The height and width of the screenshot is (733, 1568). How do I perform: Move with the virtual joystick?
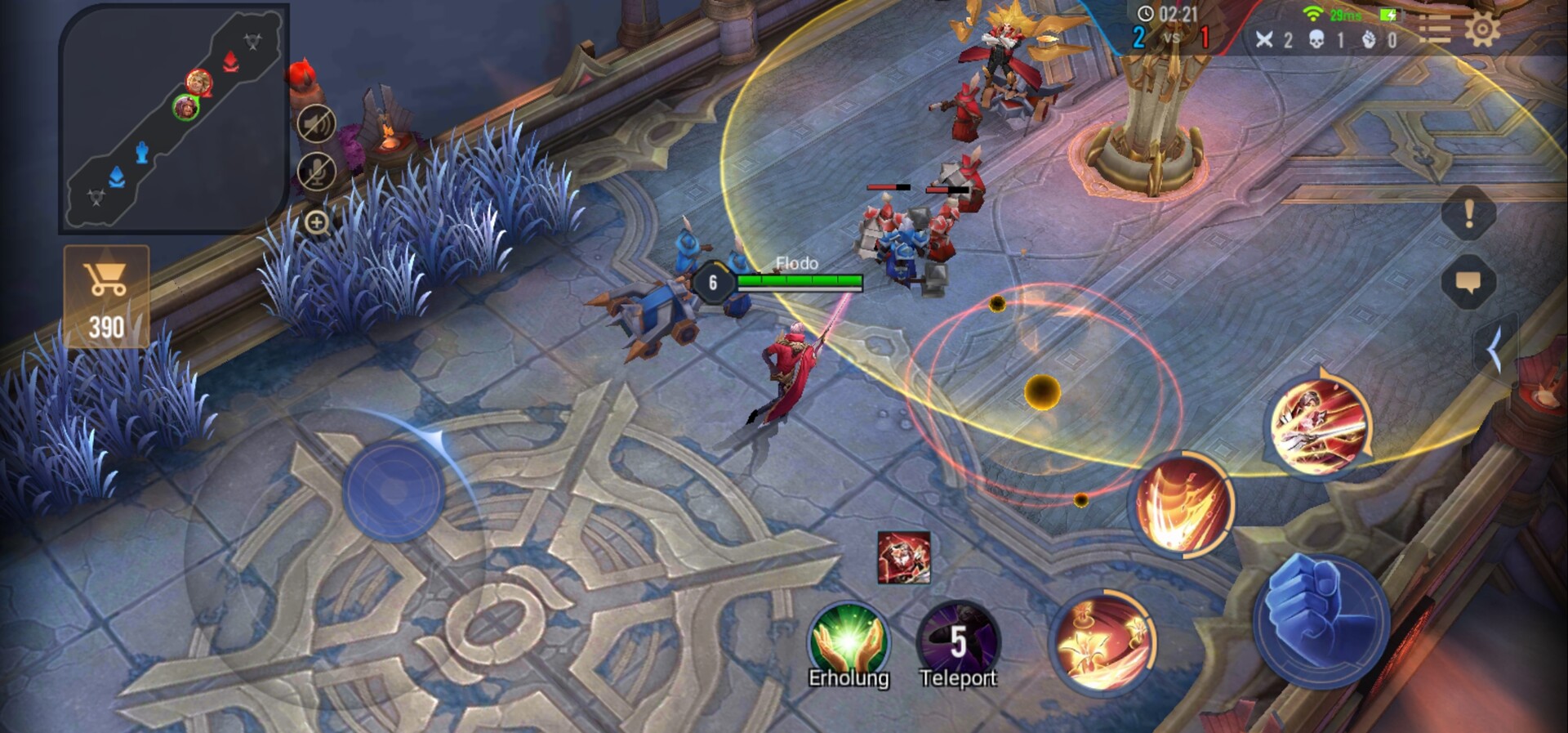[394, 491]
